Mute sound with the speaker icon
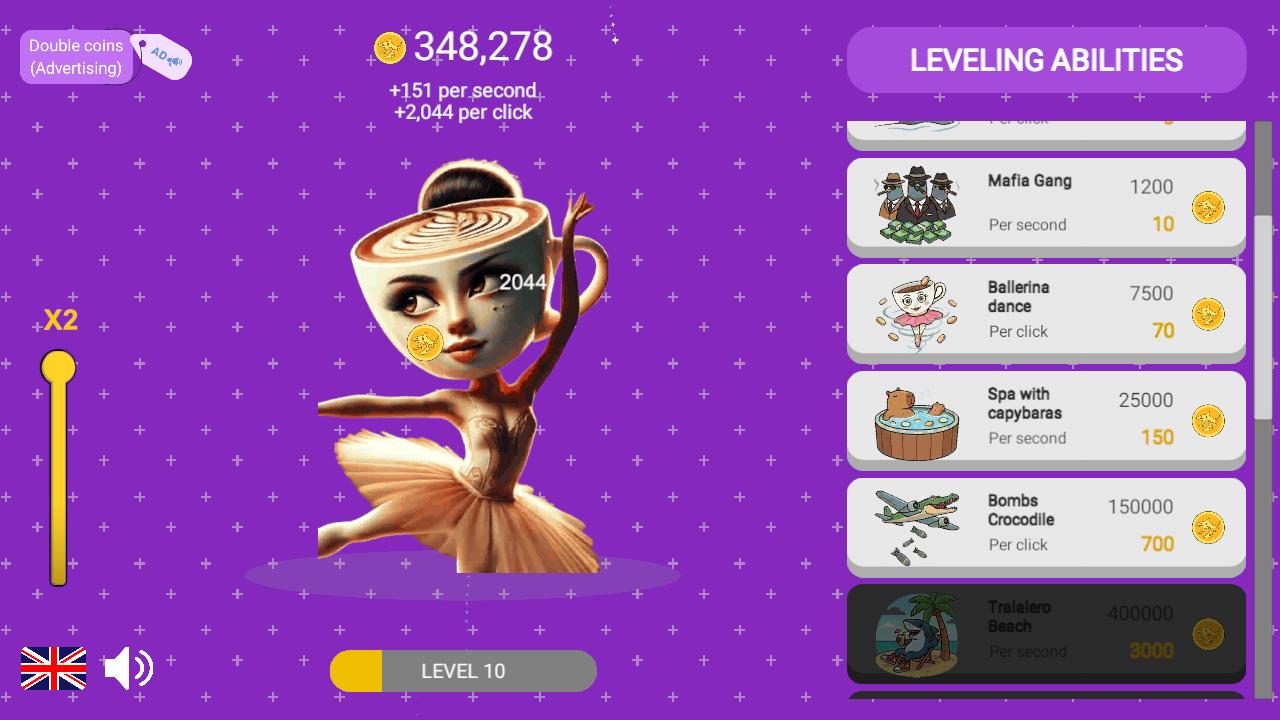 [128, 666]
